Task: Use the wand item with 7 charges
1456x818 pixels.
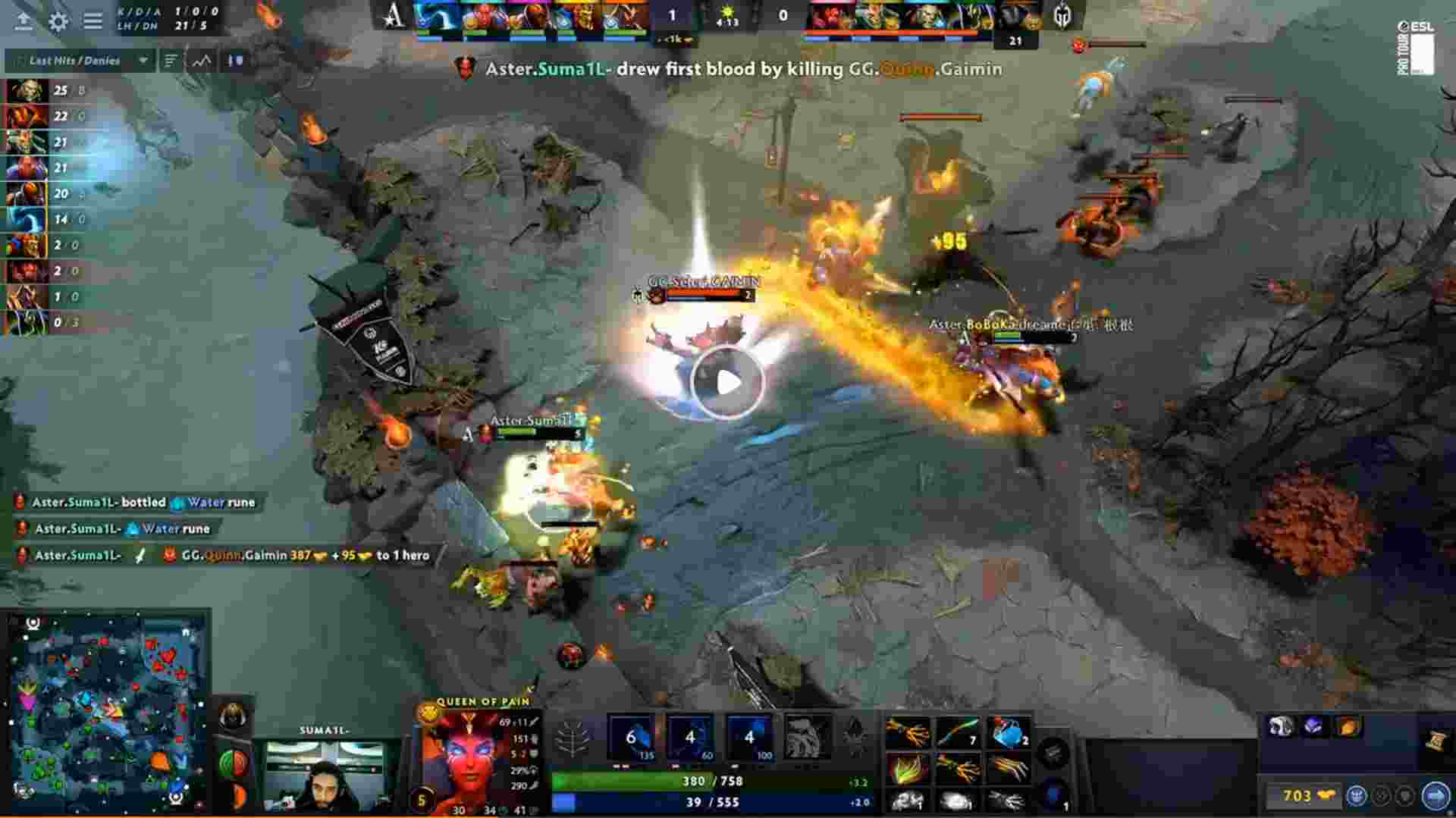Action: (x=958, y=733)
